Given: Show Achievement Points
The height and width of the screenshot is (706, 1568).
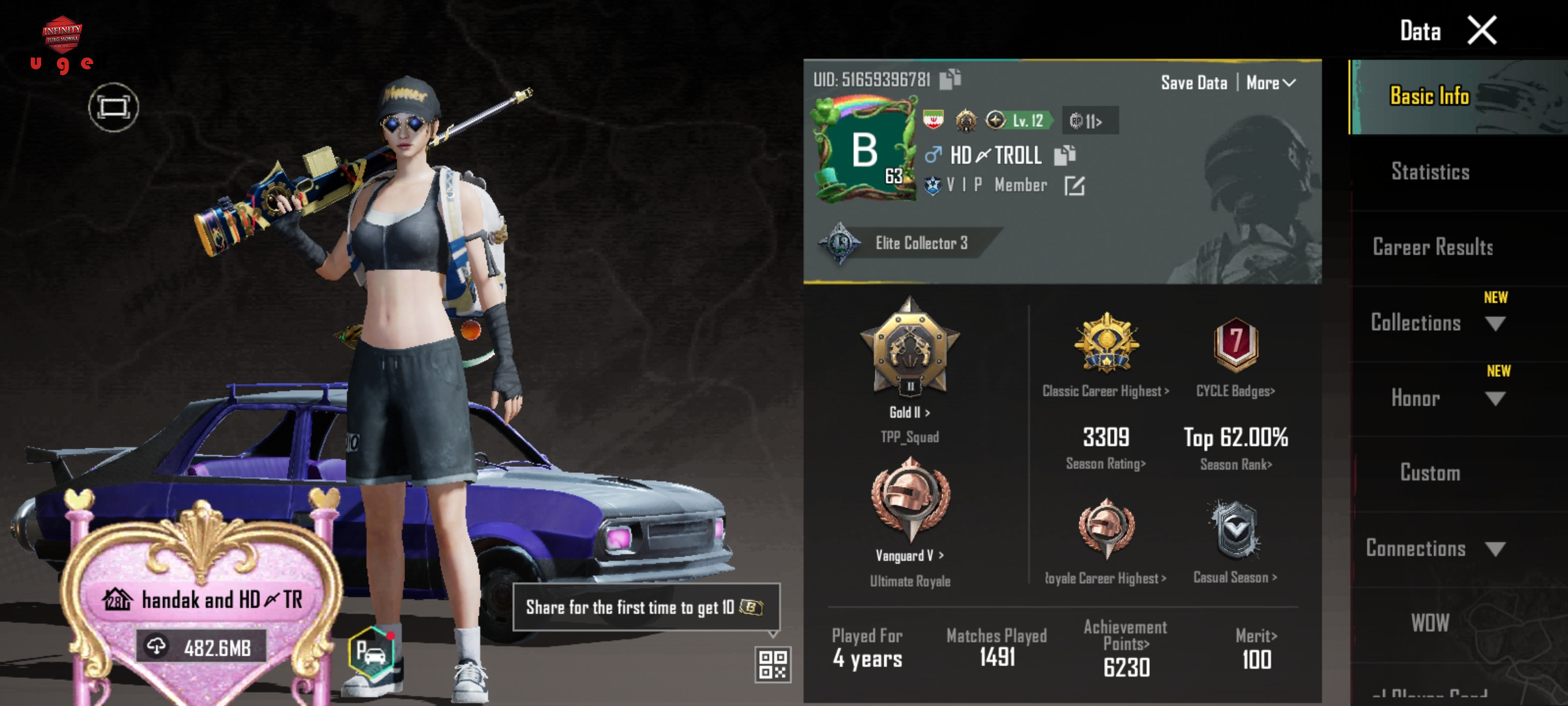Looking at the screenshot, I should coord(1126,644).
